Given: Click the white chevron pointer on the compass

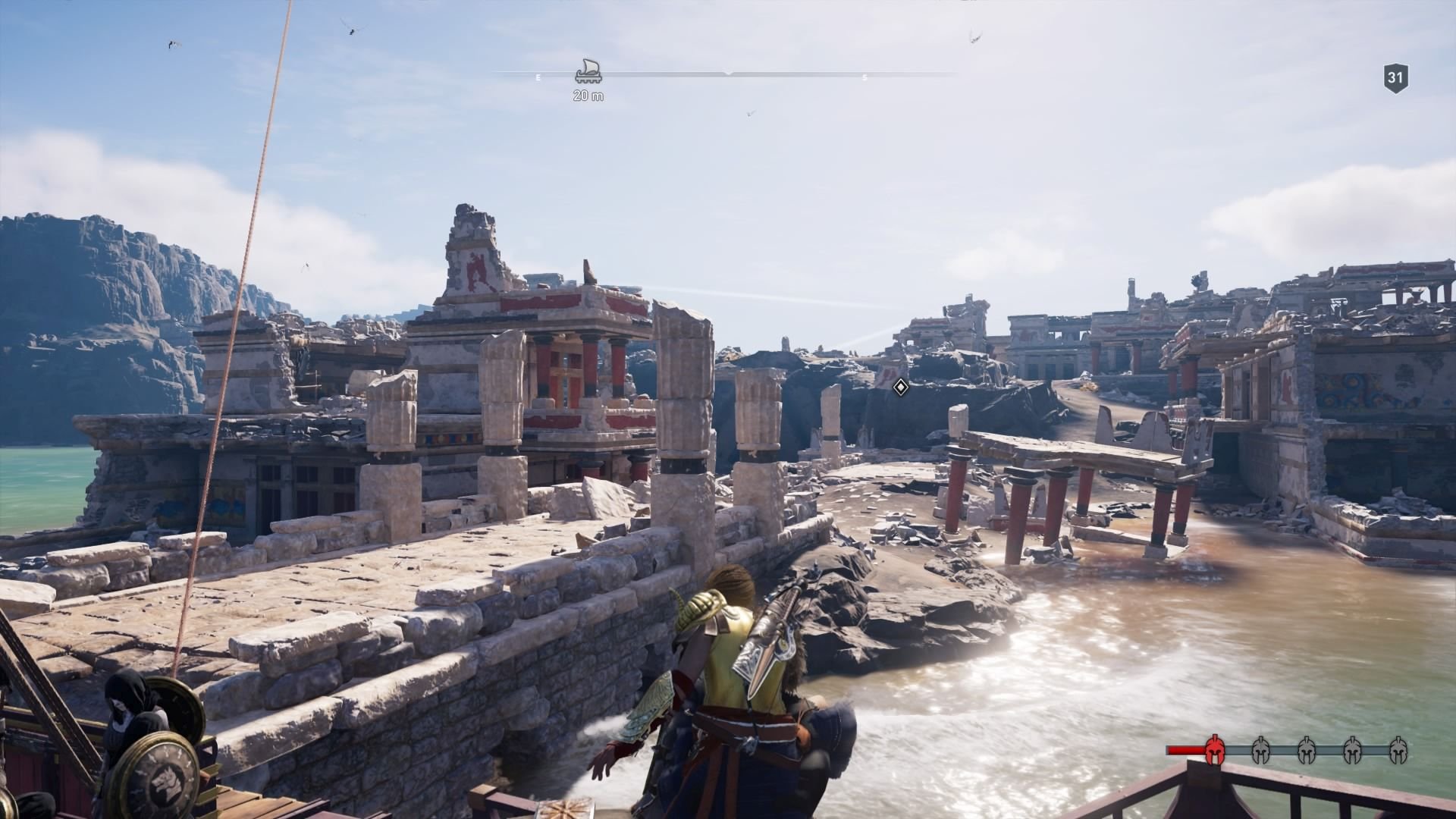Looking at the screenshot, I should coord(728,72).
